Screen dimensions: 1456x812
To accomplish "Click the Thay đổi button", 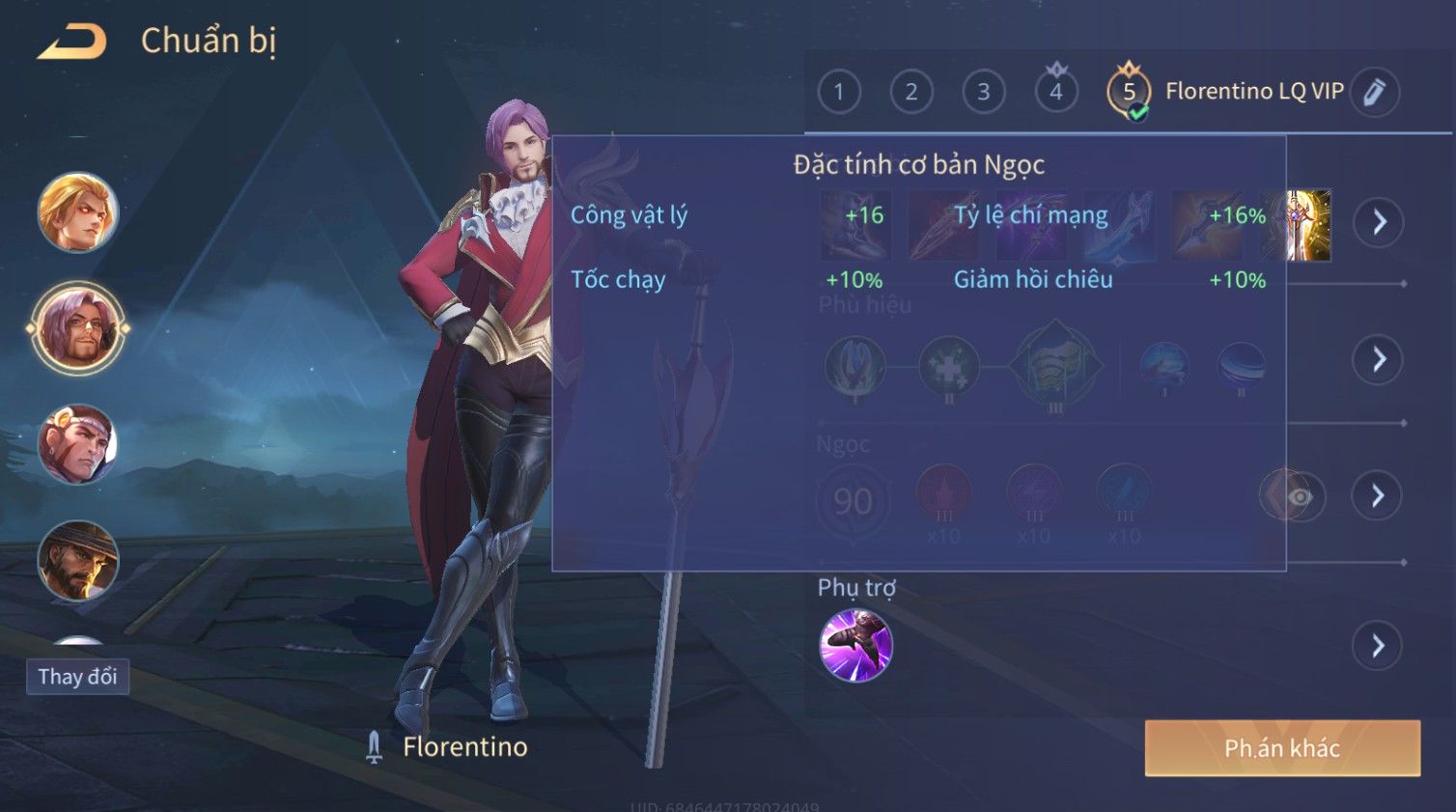I will click(77, 676).
